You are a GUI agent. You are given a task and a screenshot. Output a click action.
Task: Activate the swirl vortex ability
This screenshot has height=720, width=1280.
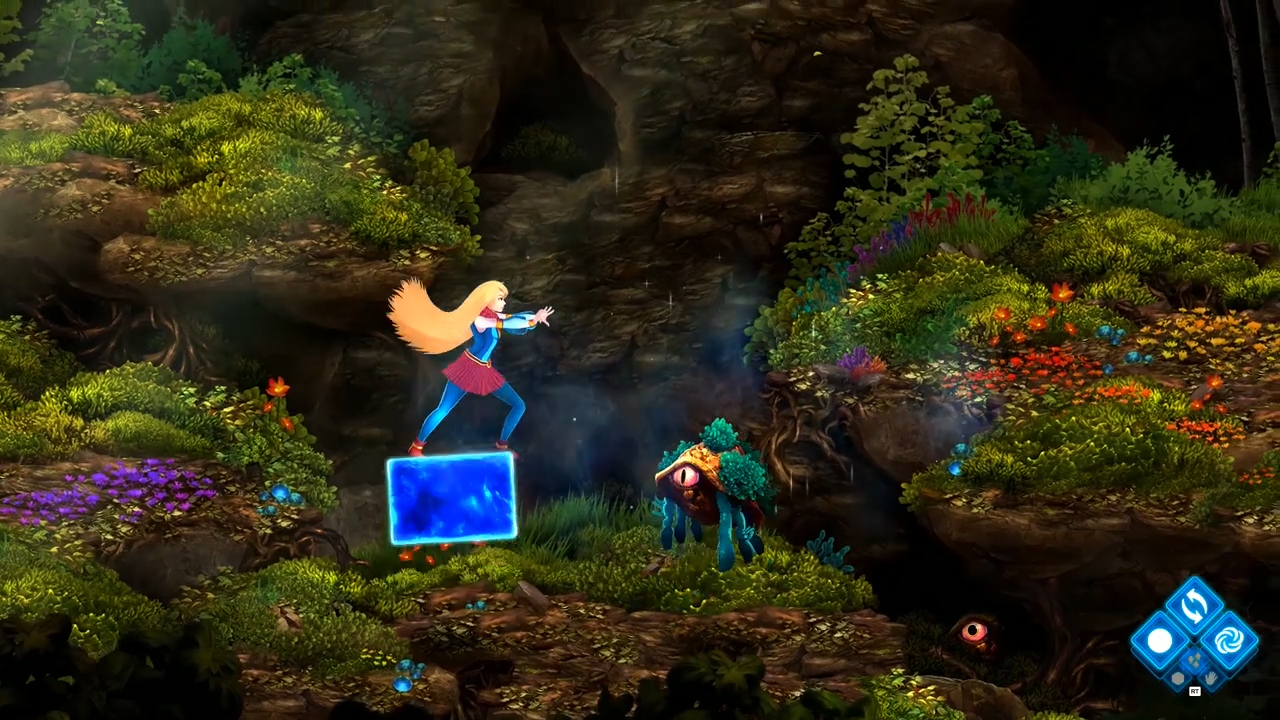pyautogui.click(x=1228, y=640)
